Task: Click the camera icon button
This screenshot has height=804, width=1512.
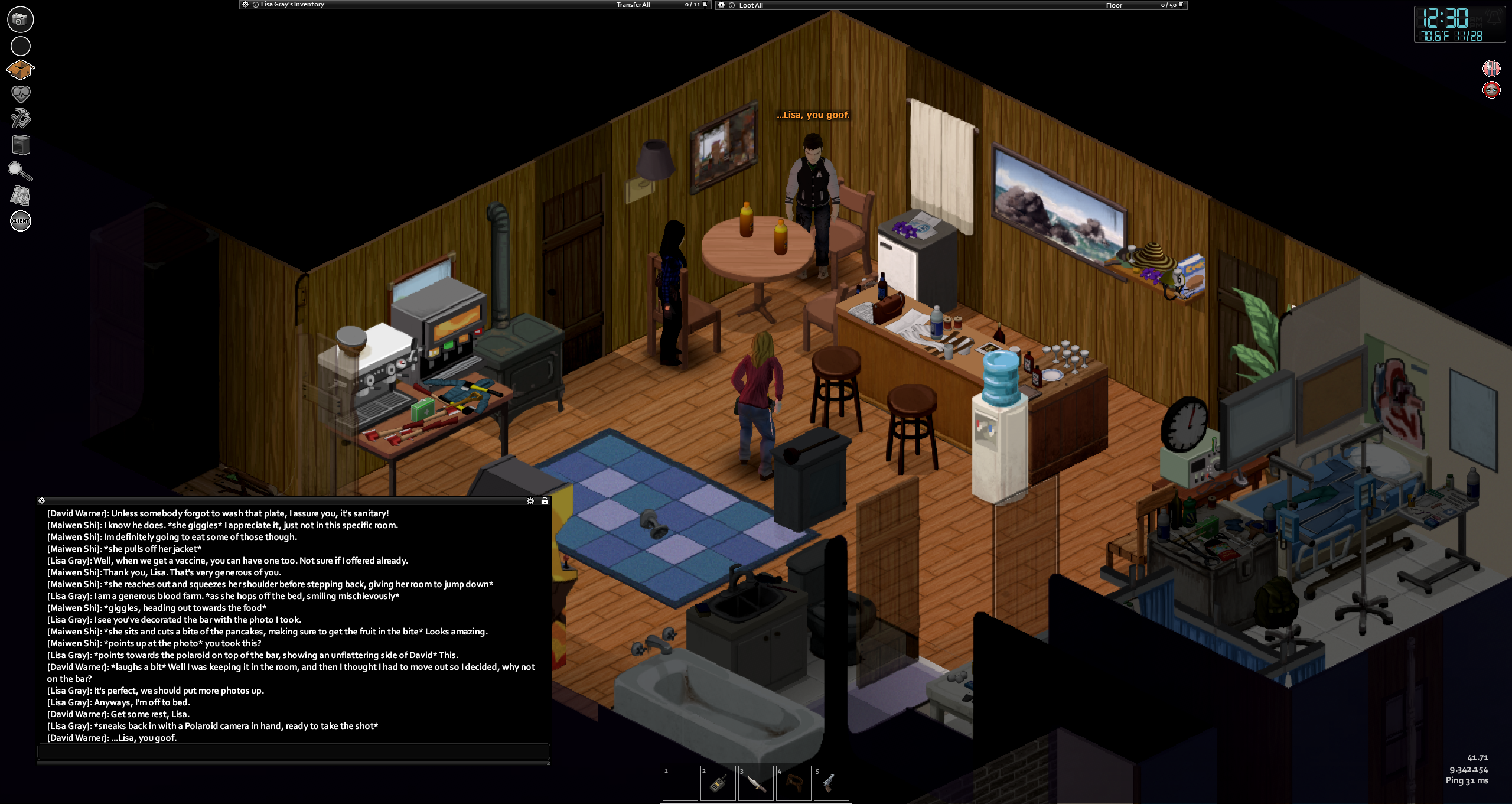Action: click(21, 19)
